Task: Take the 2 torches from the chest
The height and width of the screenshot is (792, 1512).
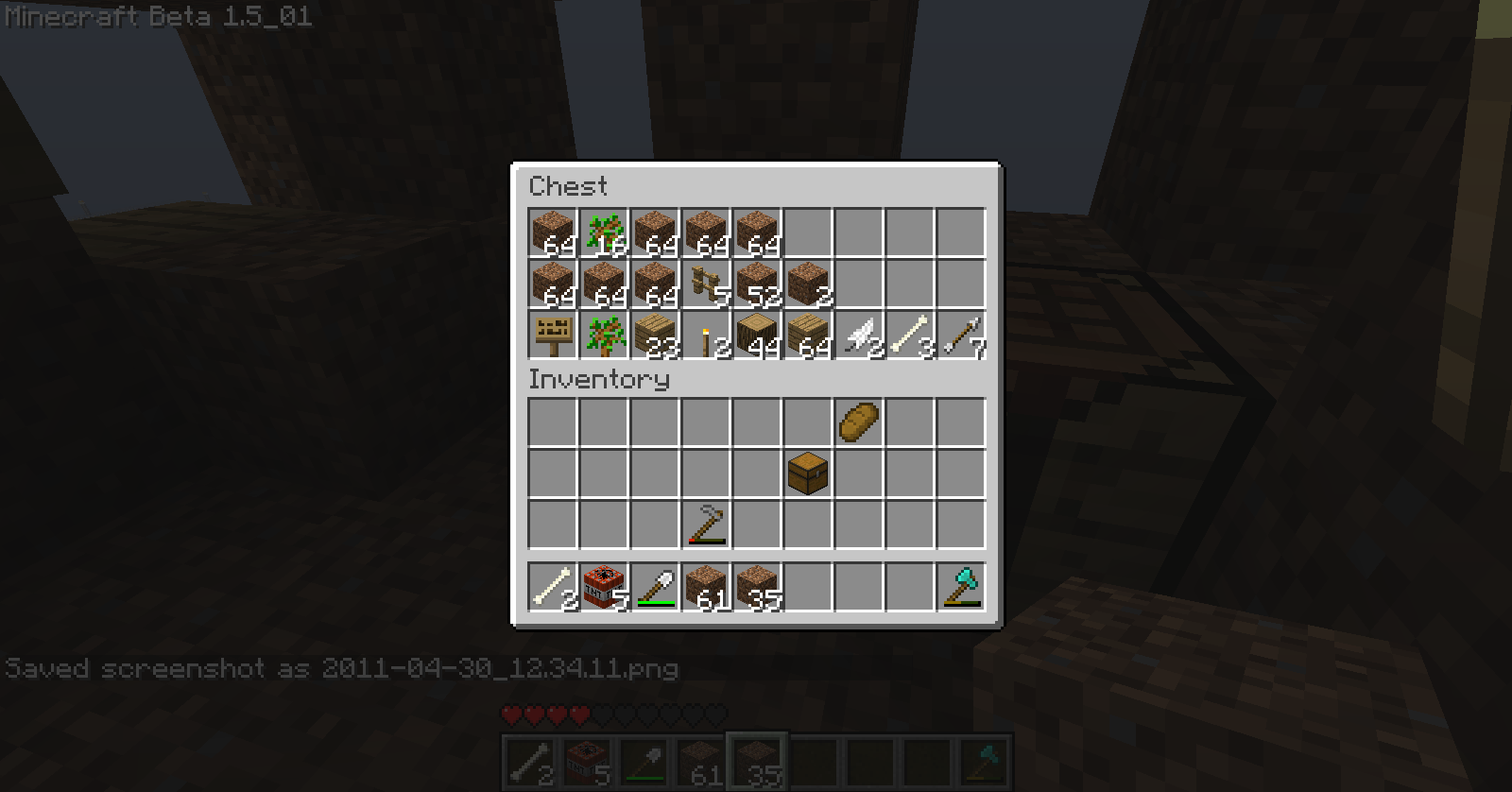Action: [706, 336]
